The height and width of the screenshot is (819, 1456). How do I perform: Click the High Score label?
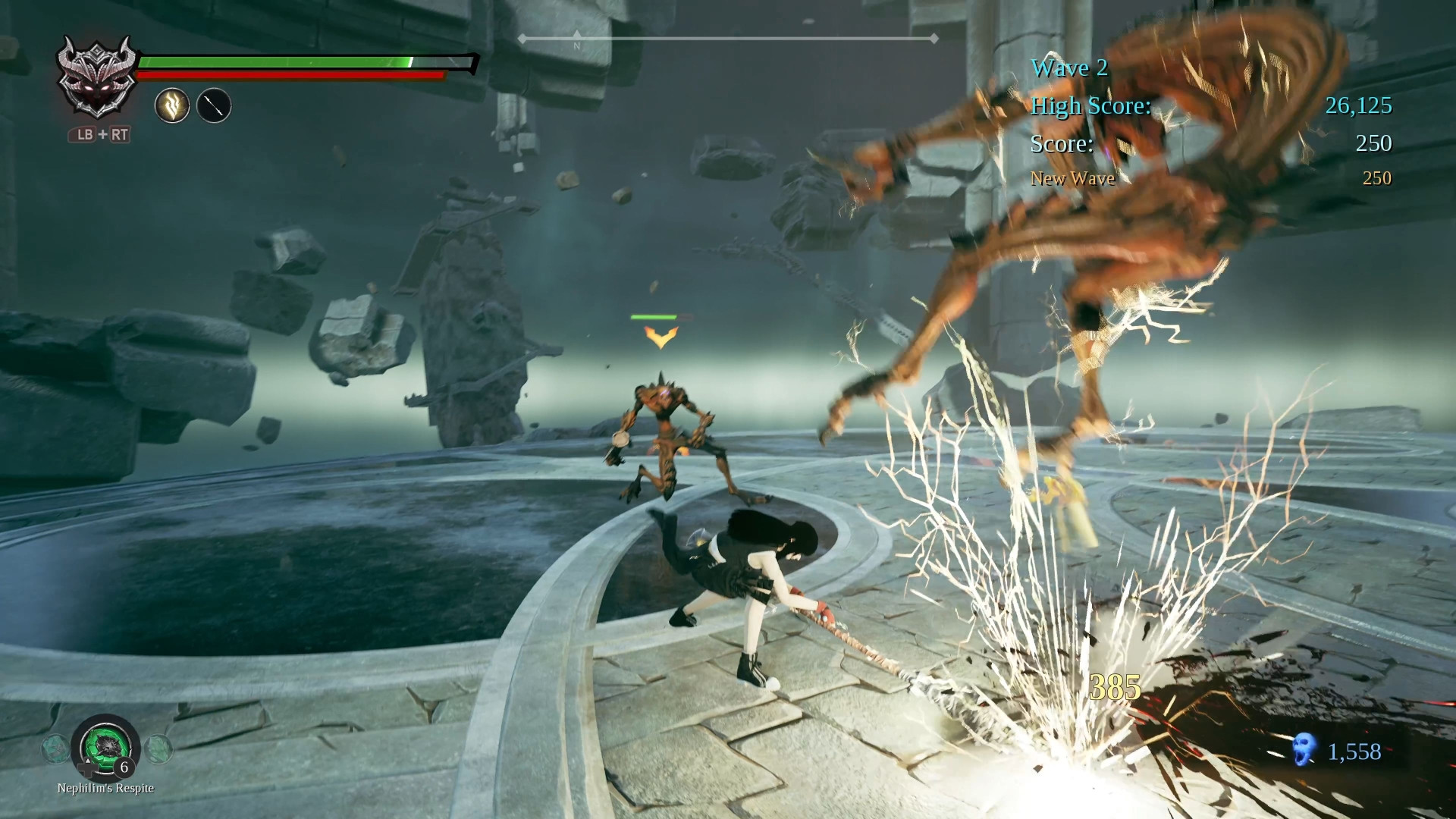[x=1090, y=106]
